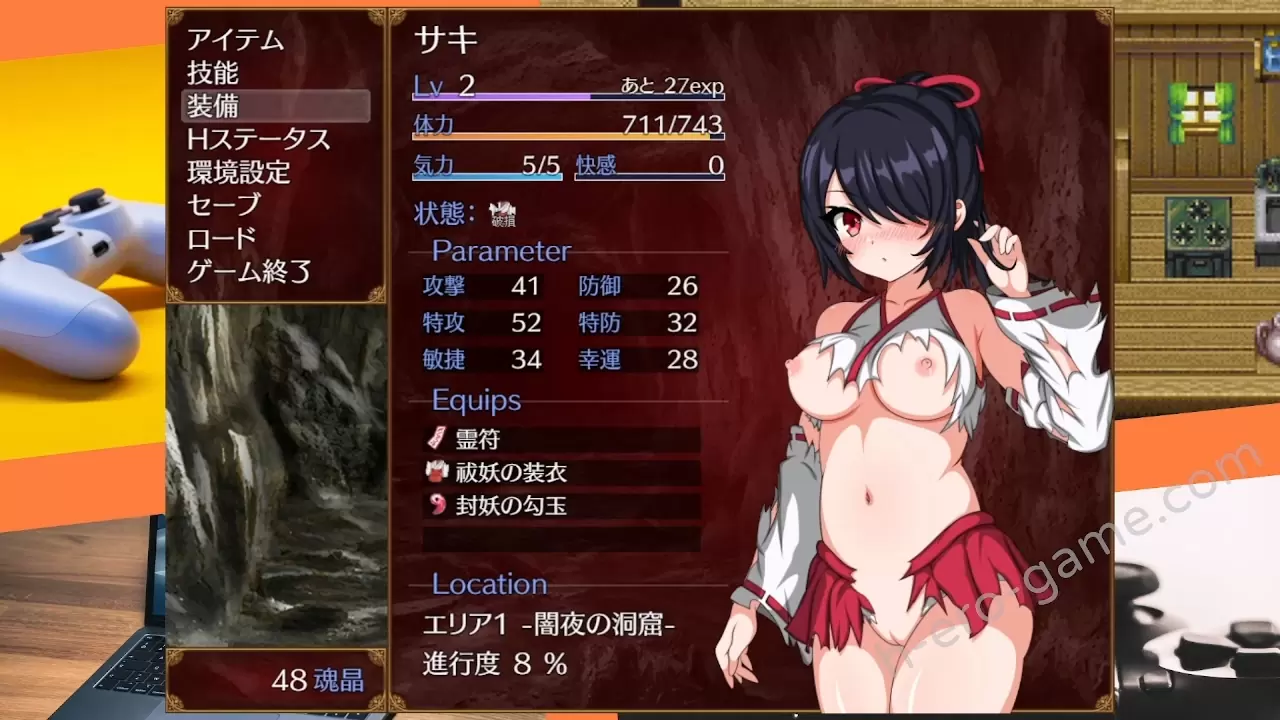1280x720 pixels.
Task: Select the 霊符 equipment slot
Action: [562, 439]
